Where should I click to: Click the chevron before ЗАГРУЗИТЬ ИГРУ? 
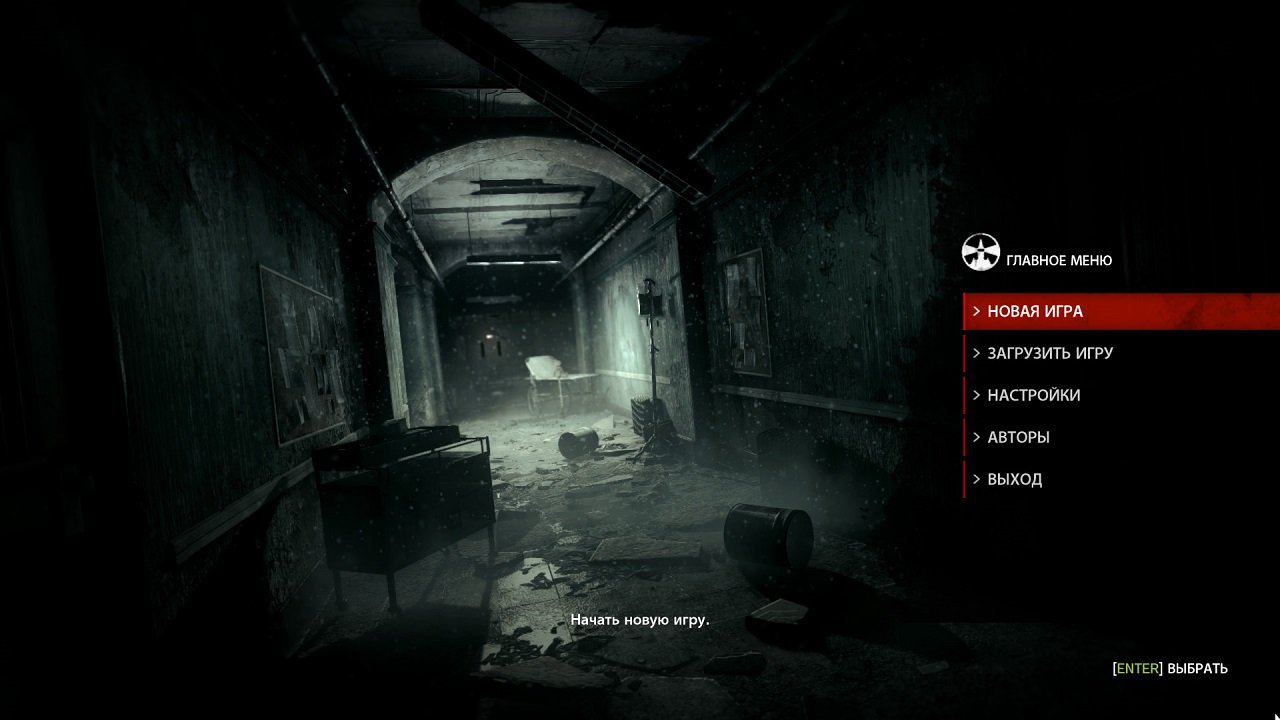[974, 353]
